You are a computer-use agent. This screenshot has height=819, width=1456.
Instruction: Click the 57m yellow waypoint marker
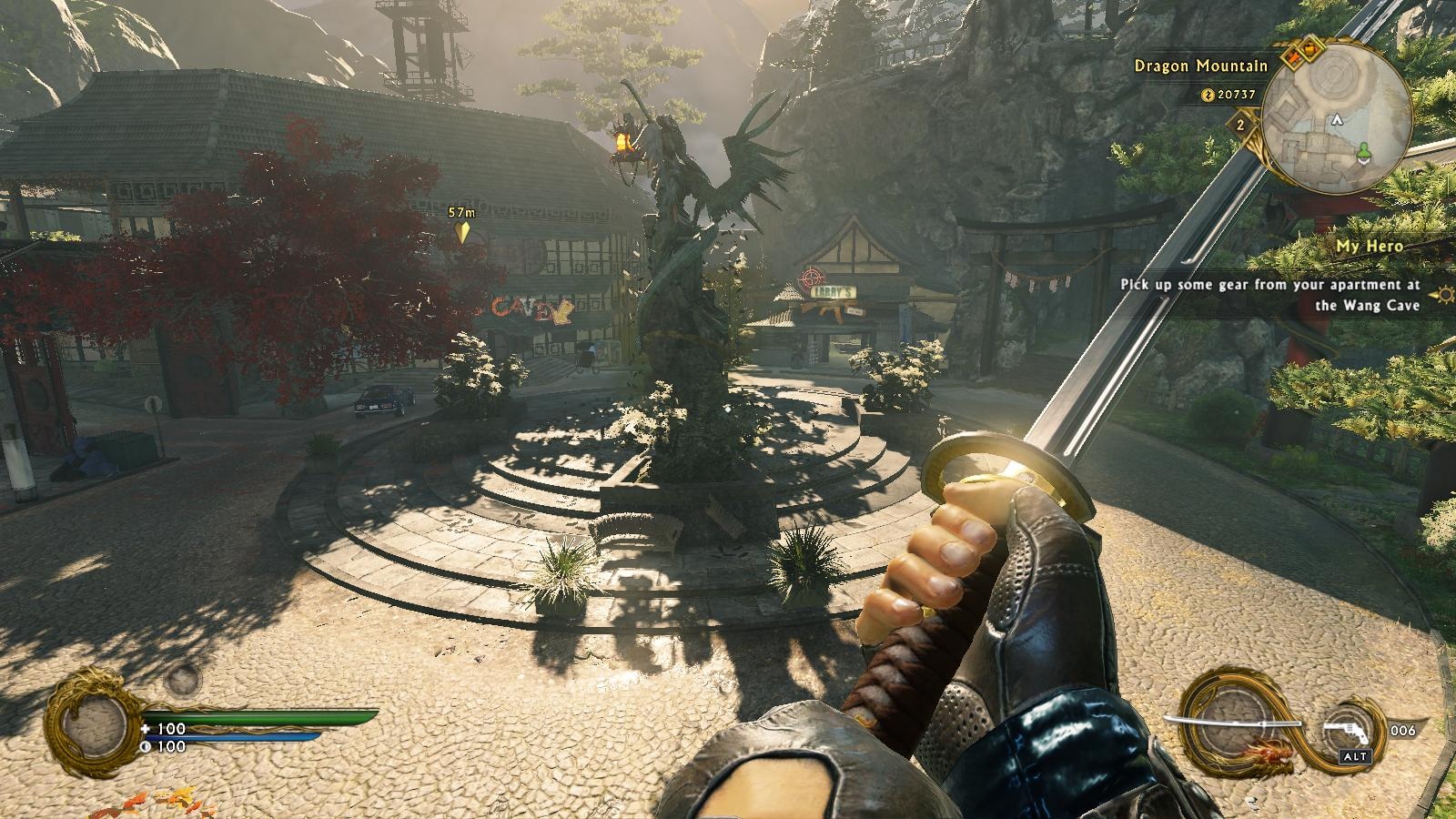click(x=462, y=231)
